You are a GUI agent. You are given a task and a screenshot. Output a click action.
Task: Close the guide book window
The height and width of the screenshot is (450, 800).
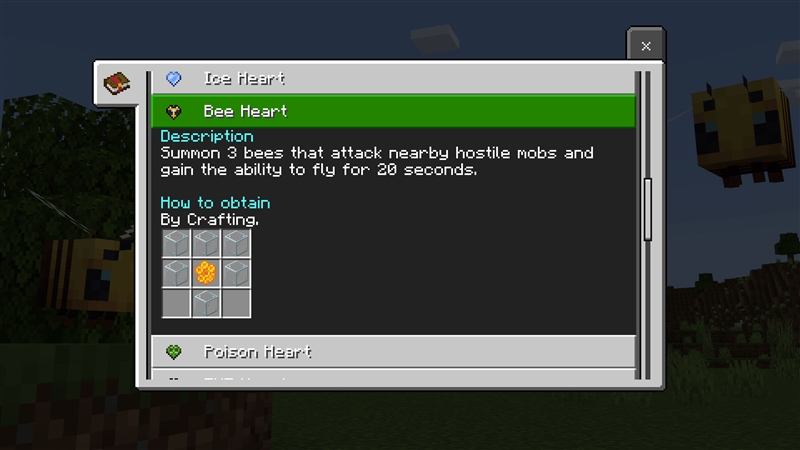point(646,46)
